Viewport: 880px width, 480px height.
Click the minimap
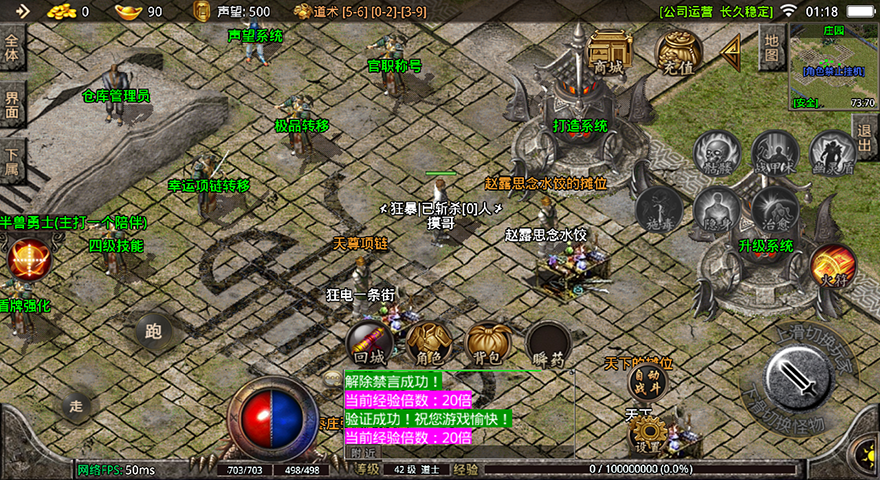click(832, 65)
